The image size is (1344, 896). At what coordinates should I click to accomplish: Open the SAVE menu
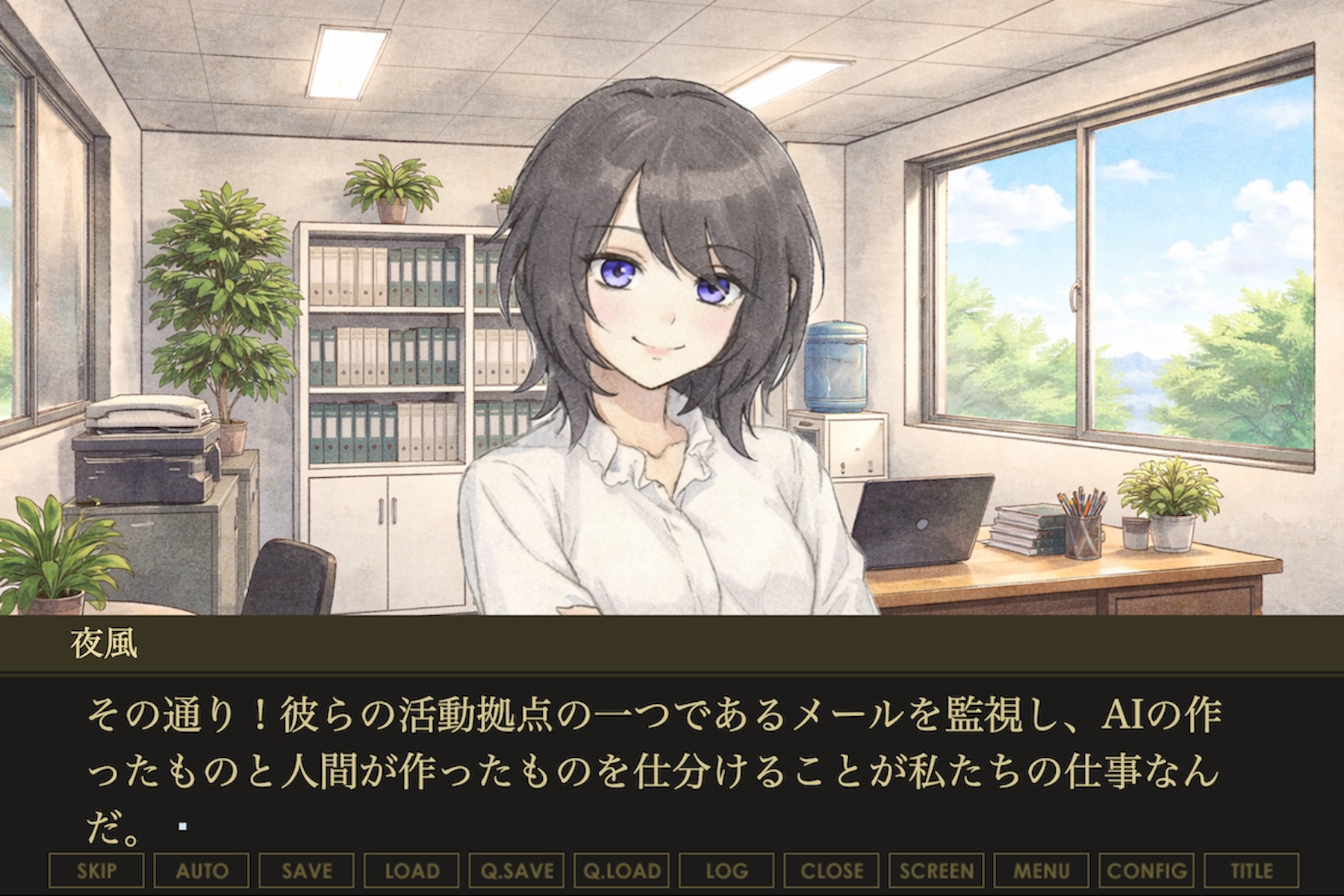(307, 871)
